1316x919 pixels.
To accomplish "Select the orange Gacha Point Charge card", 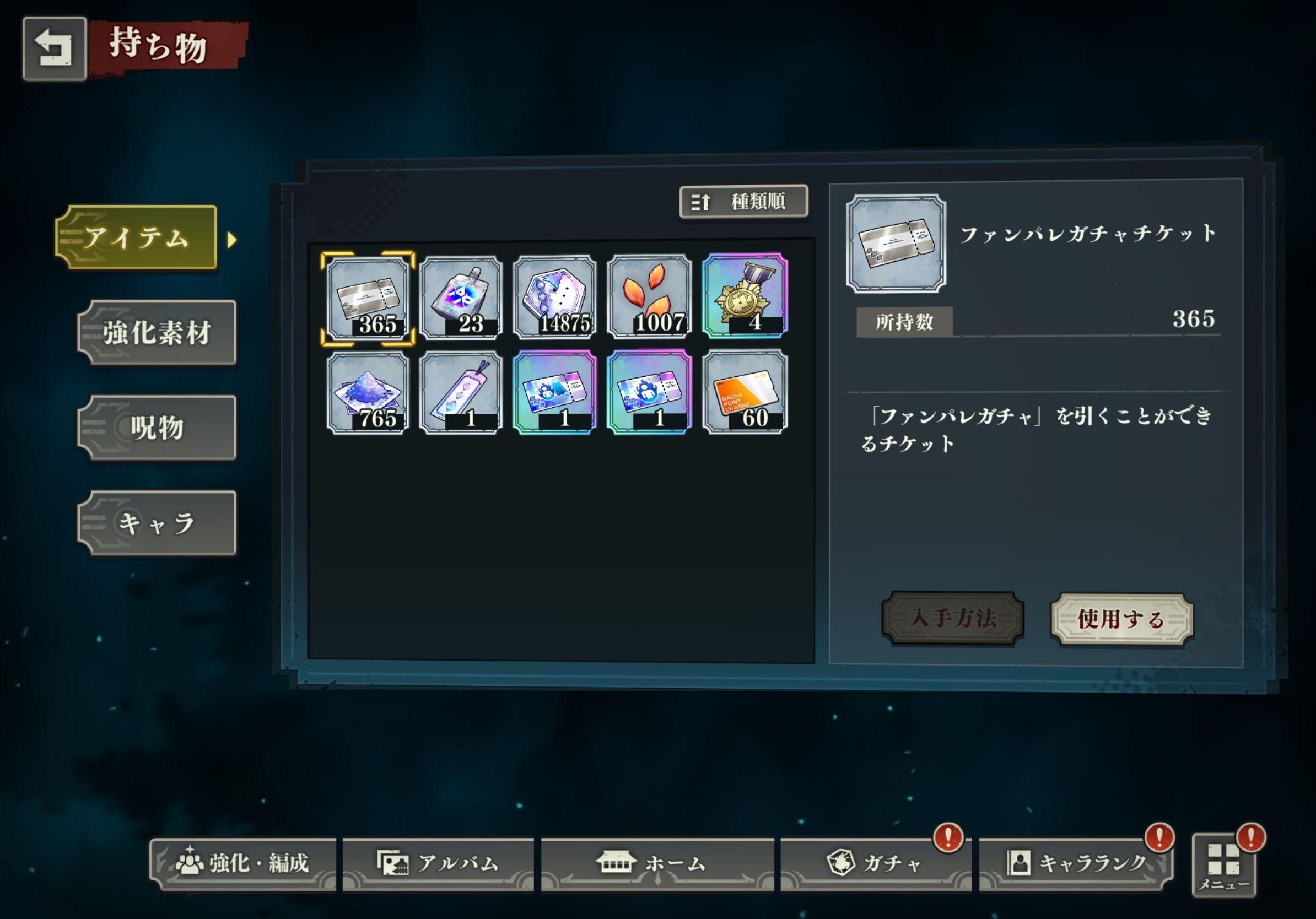I will [x=745, y=392].
